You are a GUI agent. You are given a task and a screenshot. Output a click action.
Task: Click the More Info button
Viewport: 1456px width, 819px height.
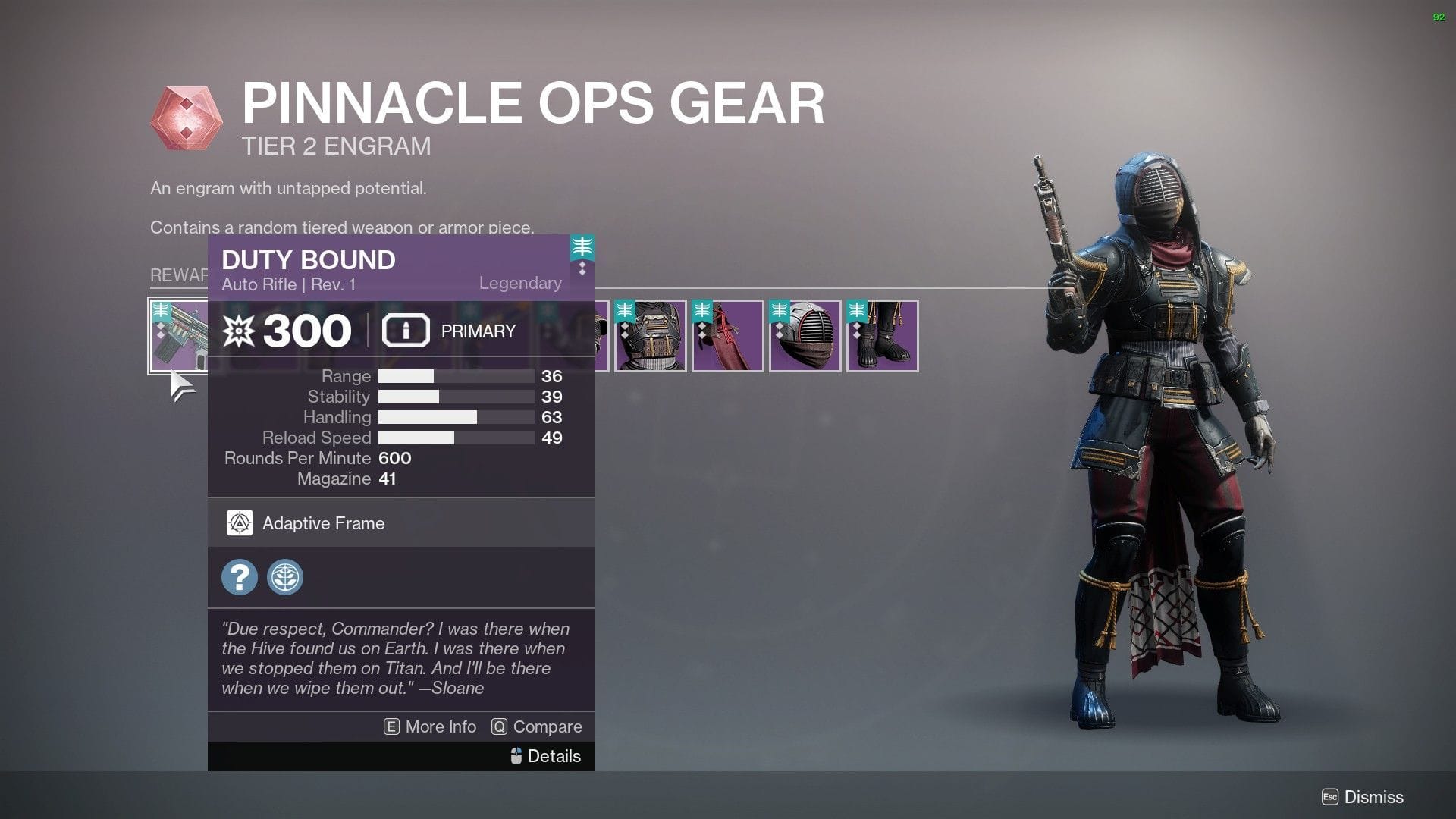coord(440,726)
